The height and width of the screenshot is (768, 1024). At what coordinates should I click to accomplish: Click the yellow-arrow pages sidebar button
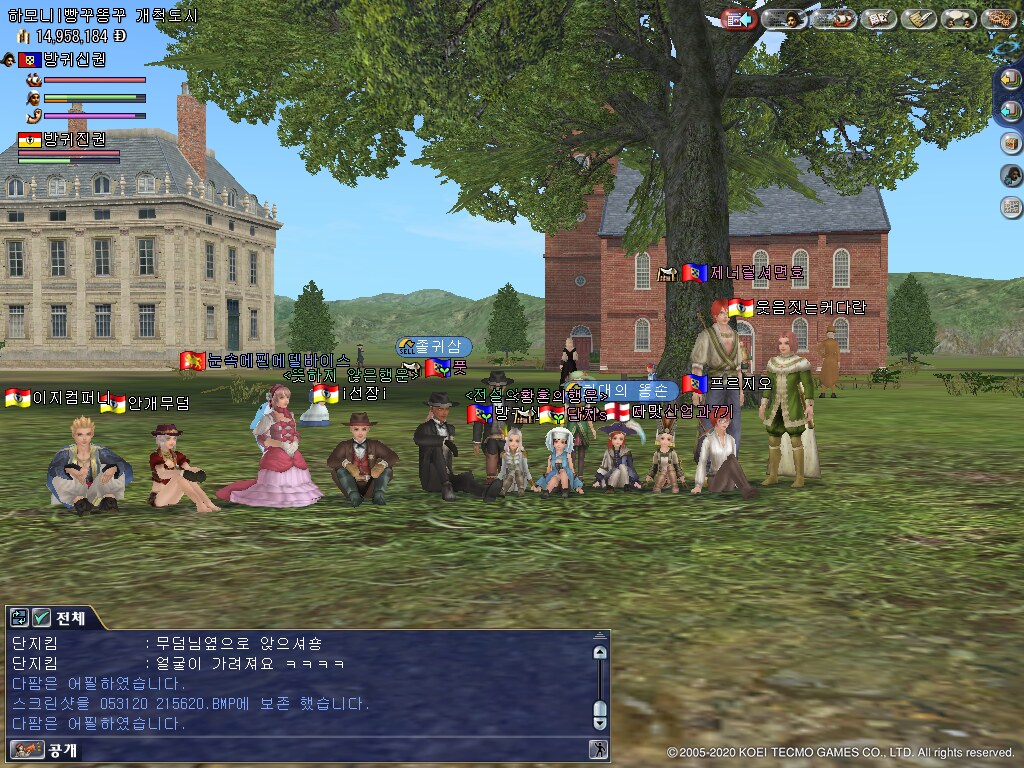pos(1011,79)
